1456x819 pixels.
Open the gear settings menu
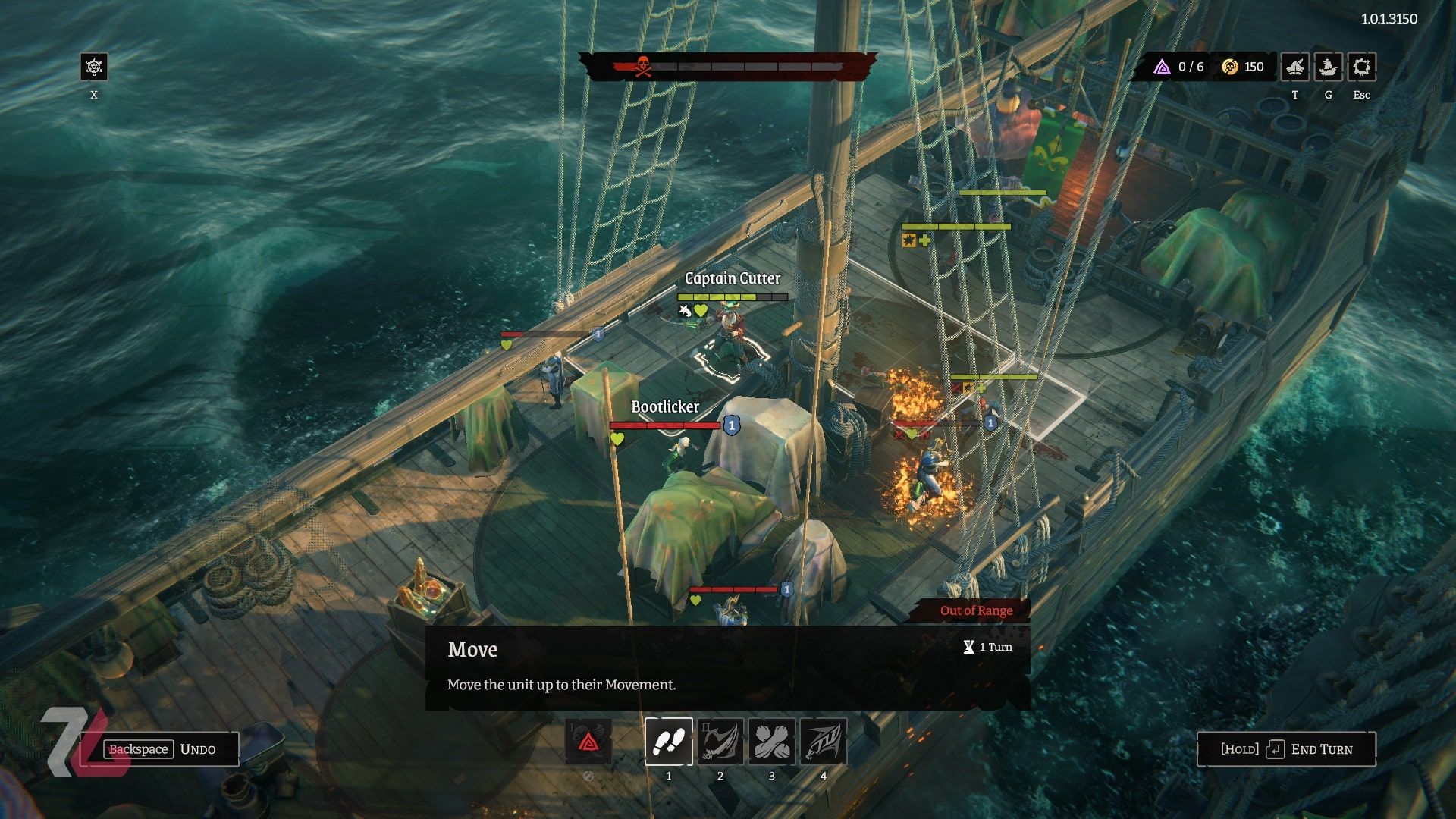point(1361,67)
